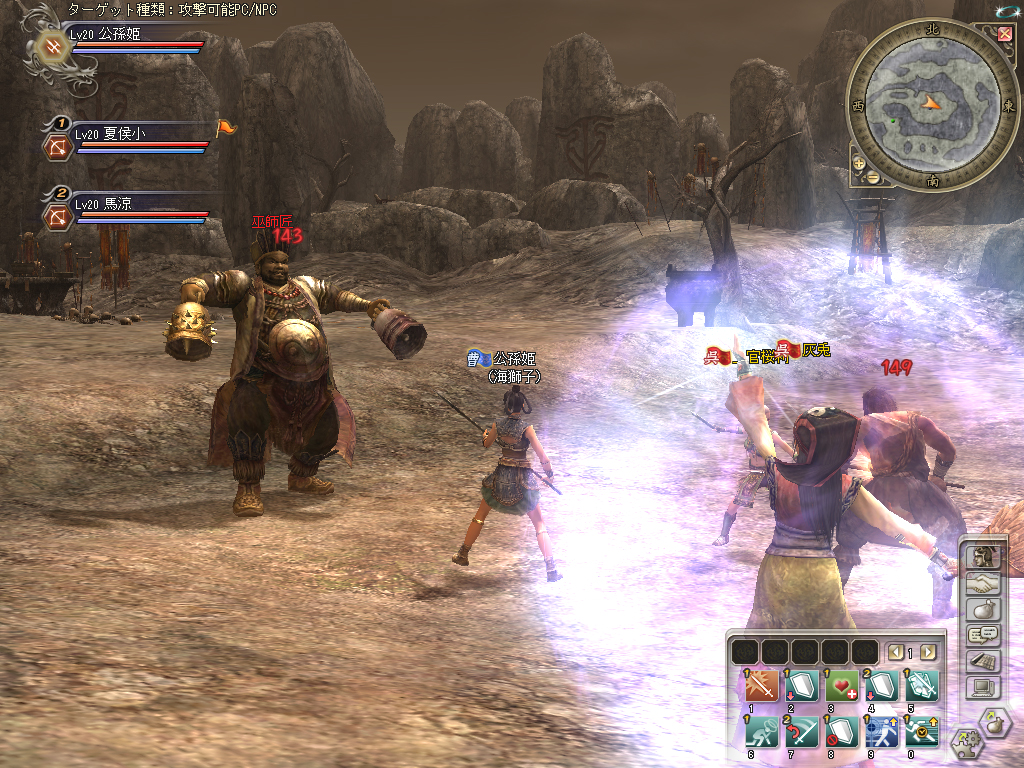The height and width of the screenshot is (768, 1024).
Task: Activate the shattered shield sword skill
Action: pos(921,688)
